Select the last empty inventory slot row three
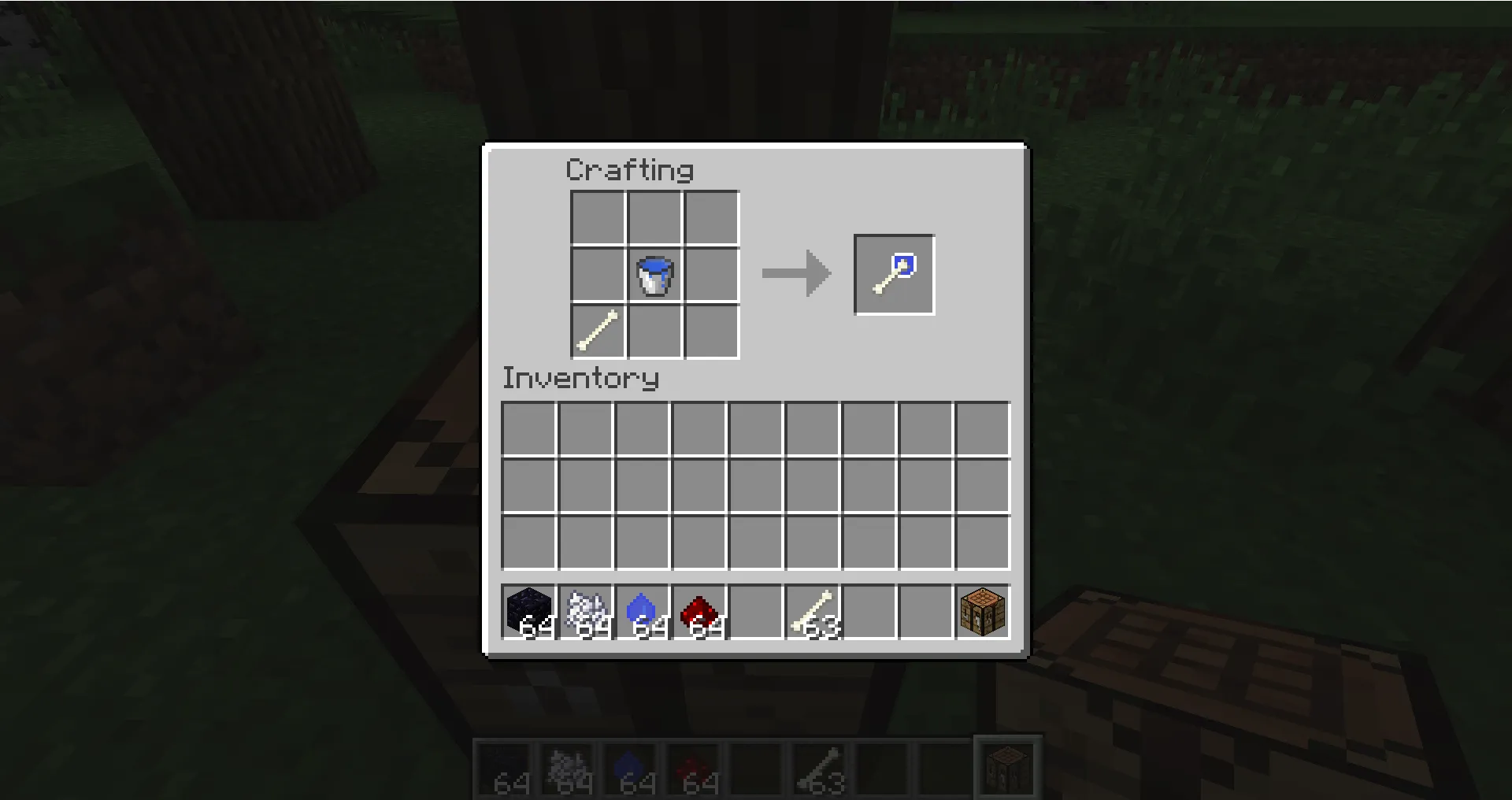Screen dimensions: 1512x800 [x=981, y=541]
